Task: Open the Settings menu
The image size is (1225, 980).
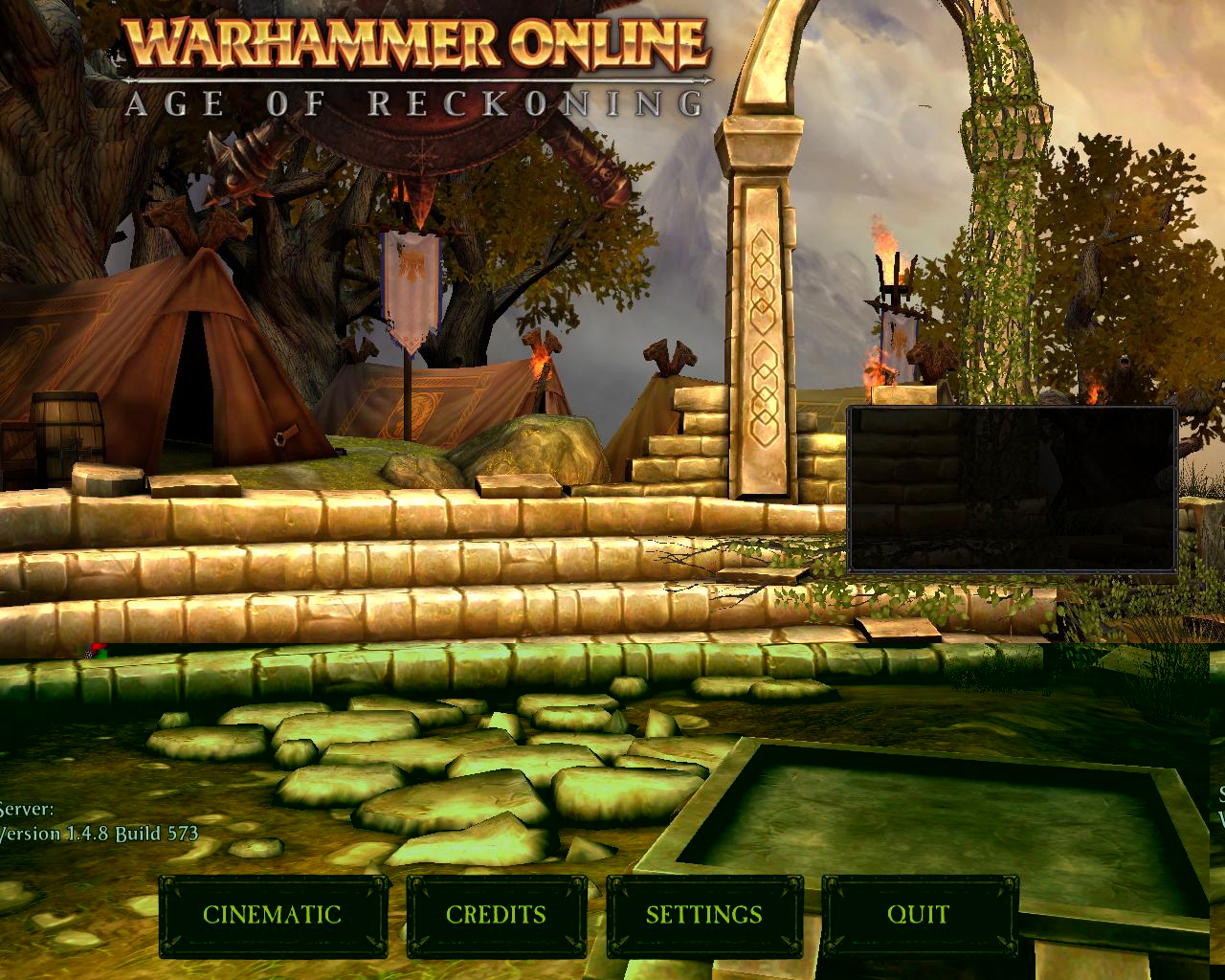Action: pos(703,915)
